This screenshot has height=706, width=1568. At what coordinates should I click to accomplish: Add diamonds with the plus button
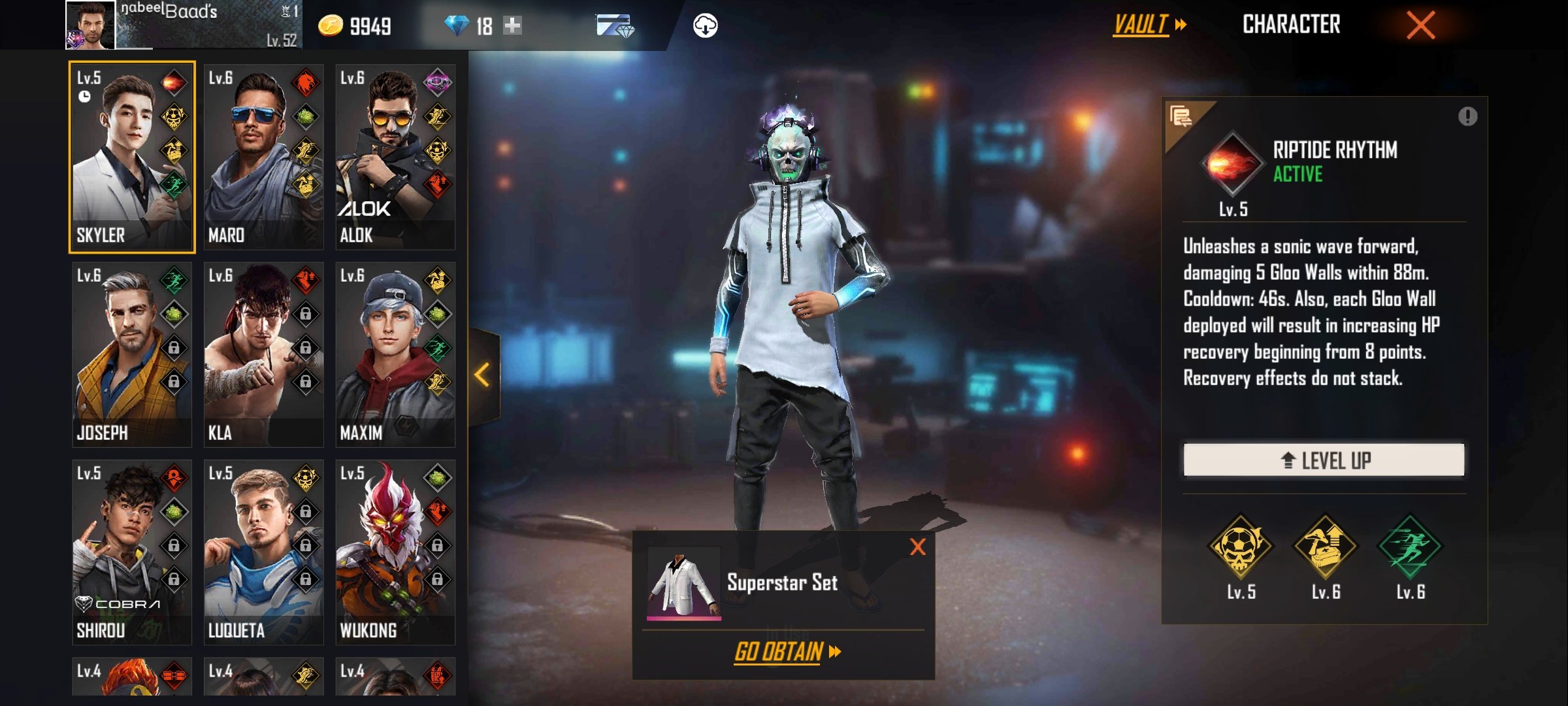[513, 25]
